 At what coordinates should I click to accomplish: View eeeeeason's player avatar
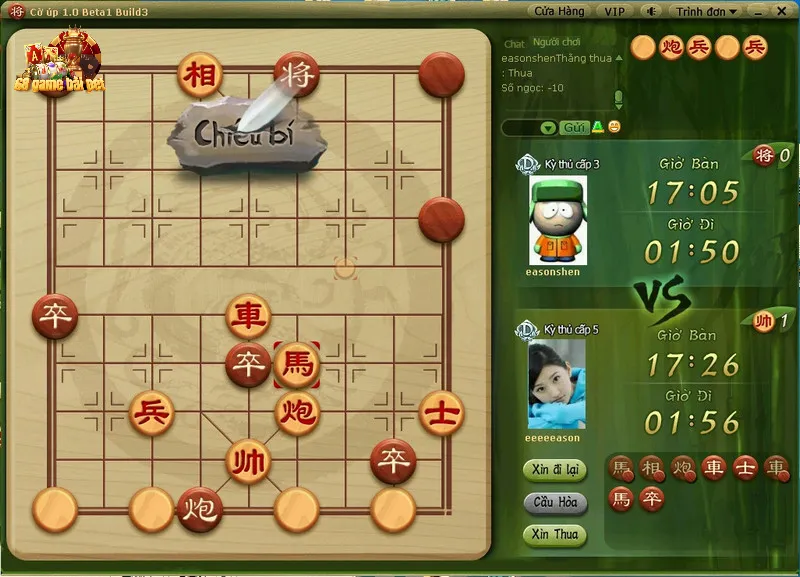click(557, 383)
